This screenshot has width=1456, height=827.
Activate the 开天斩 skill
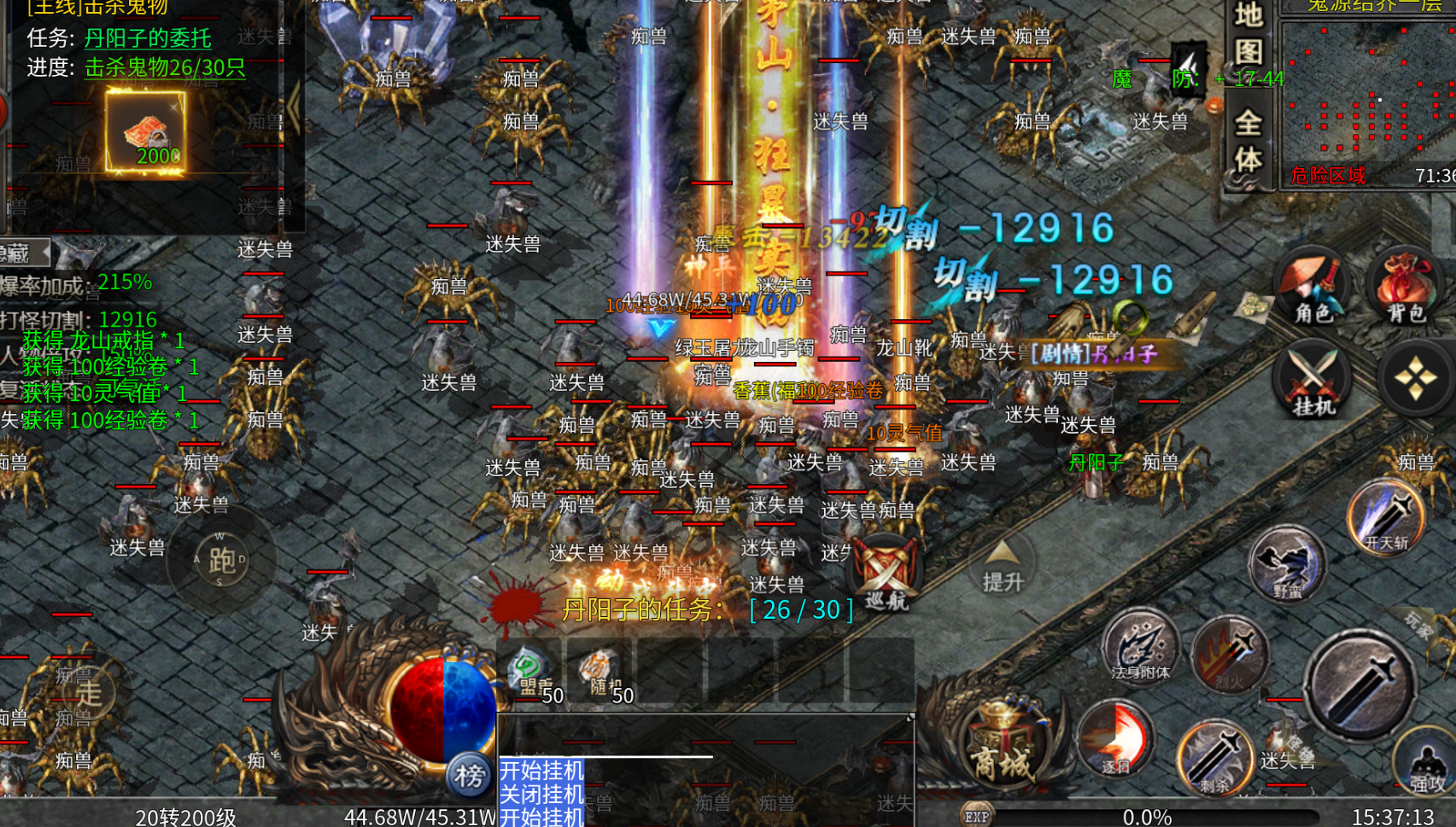click(1385, 517)
